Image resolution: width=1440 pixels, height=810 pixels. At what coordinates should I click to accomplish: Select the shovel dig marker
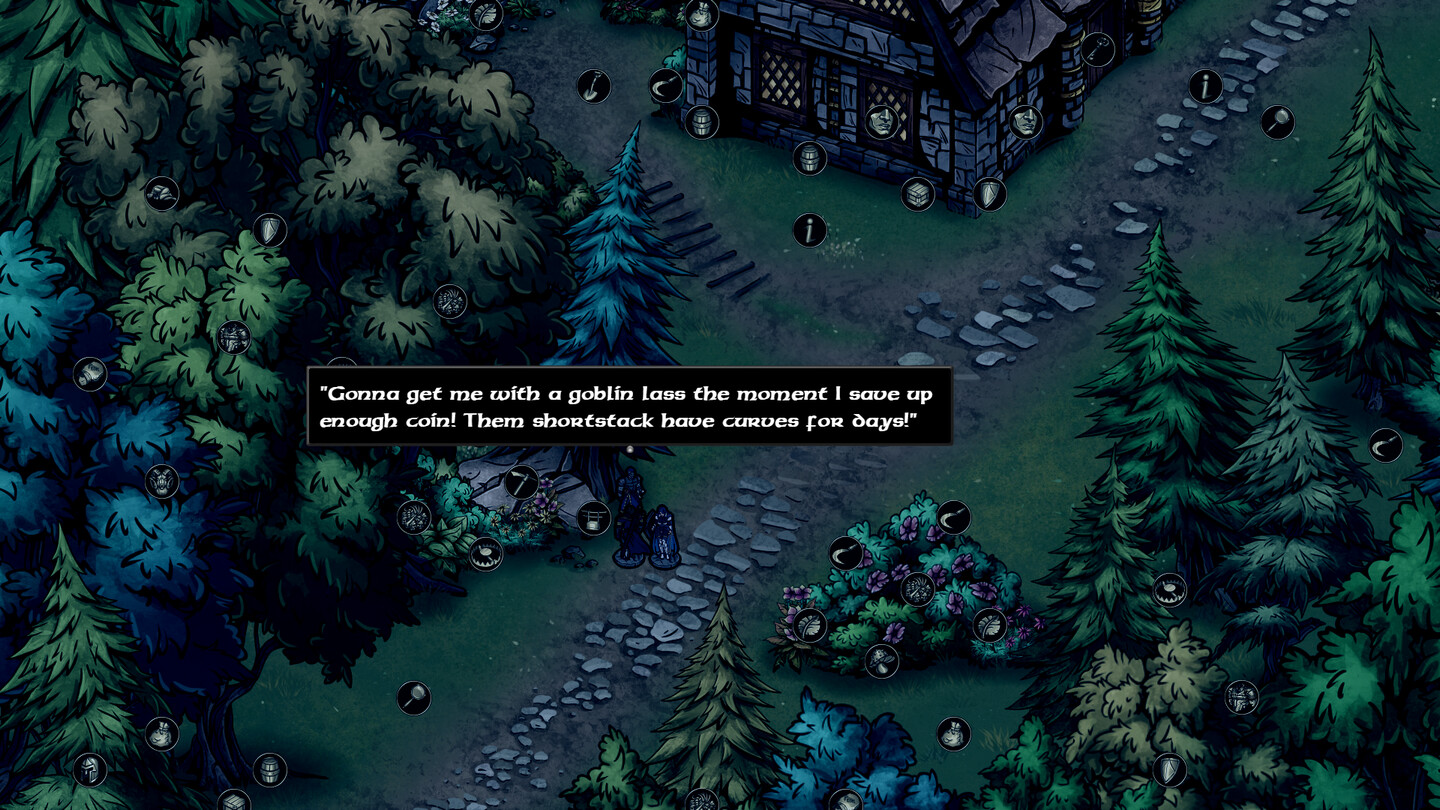pos(593,86)
